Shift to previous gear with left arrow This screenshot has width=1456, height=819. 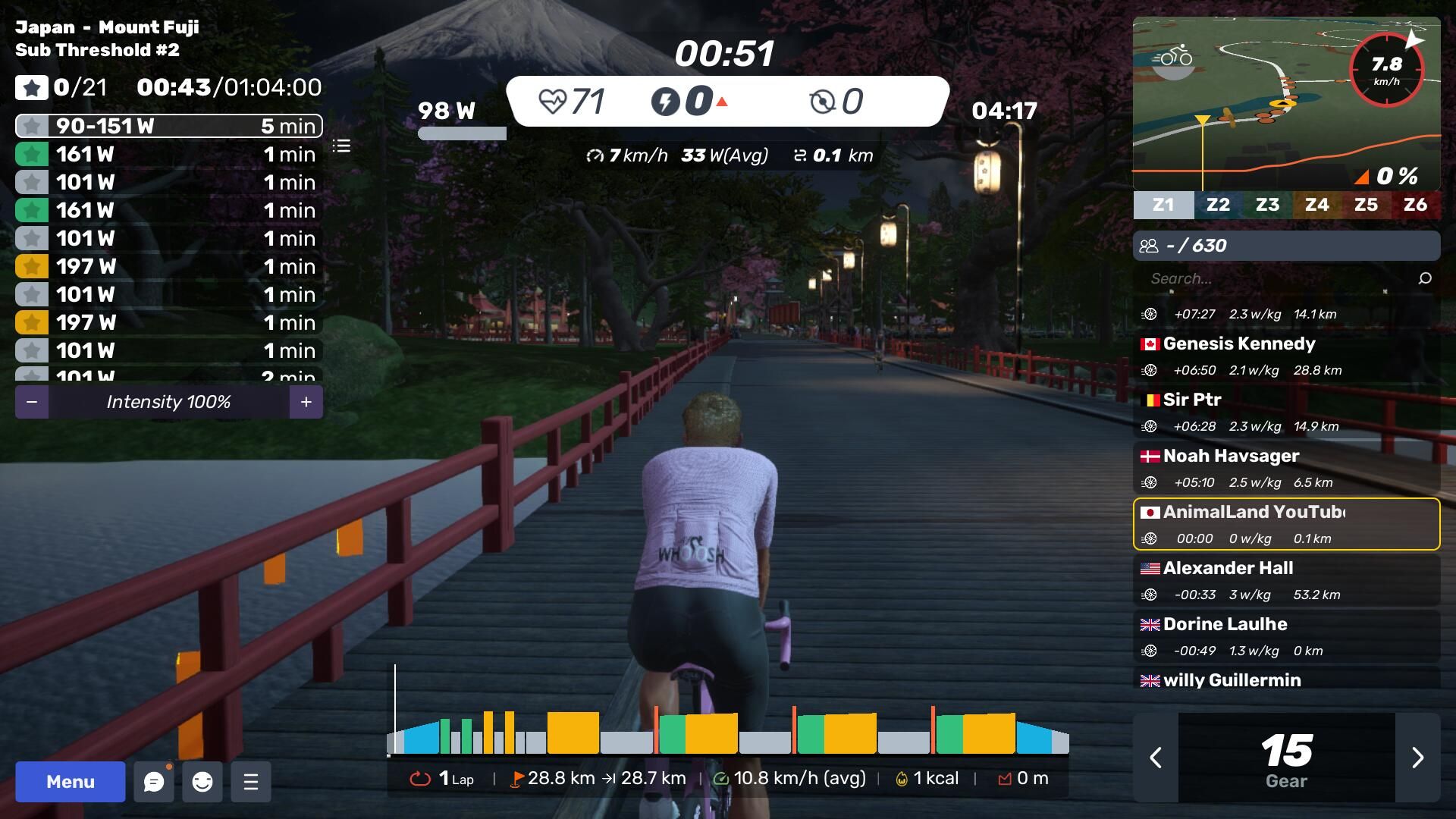1156,758
